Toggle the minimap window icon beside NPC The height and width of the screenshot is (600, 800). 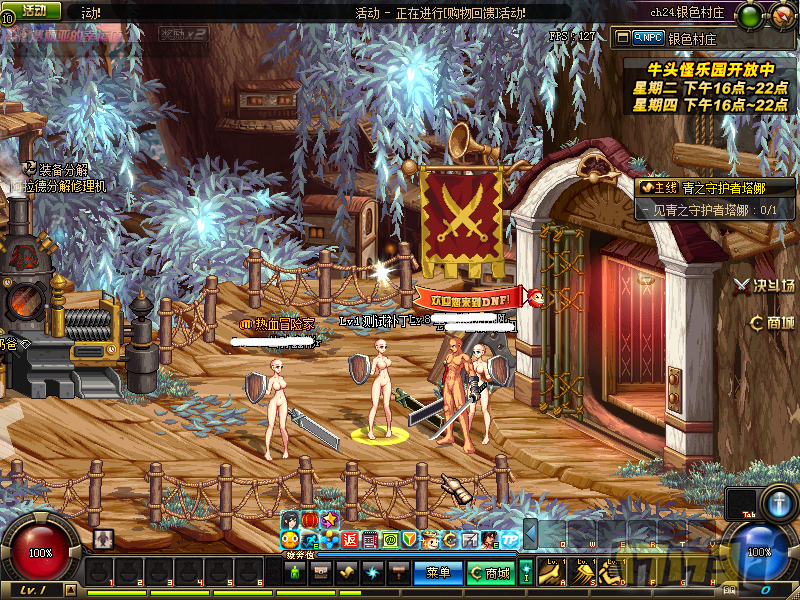(x=623, y=37)
